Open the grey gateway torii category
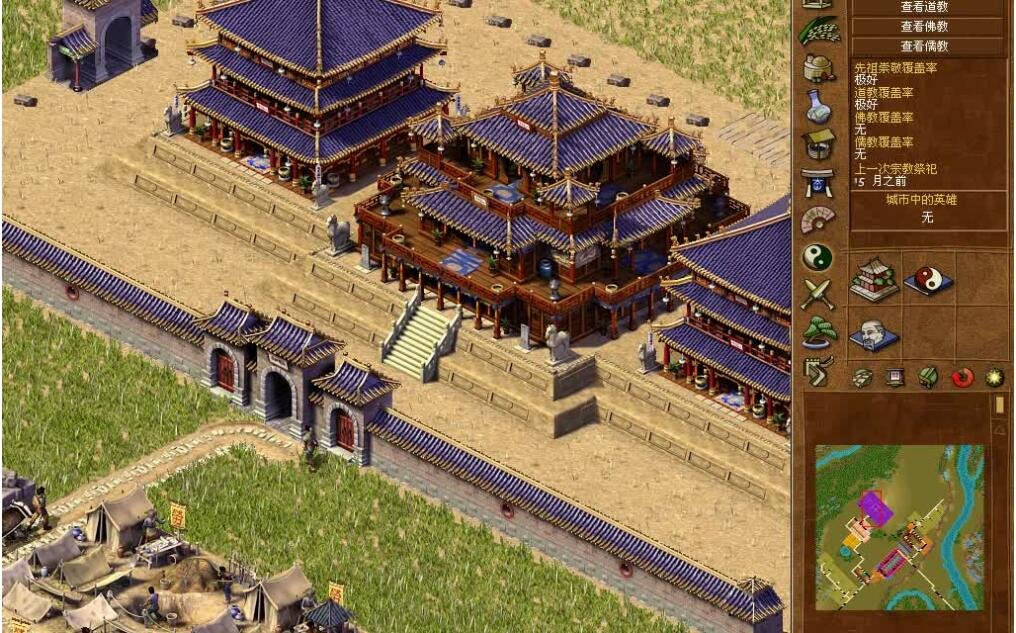The image size is (1016, 633). click(818, 181)
